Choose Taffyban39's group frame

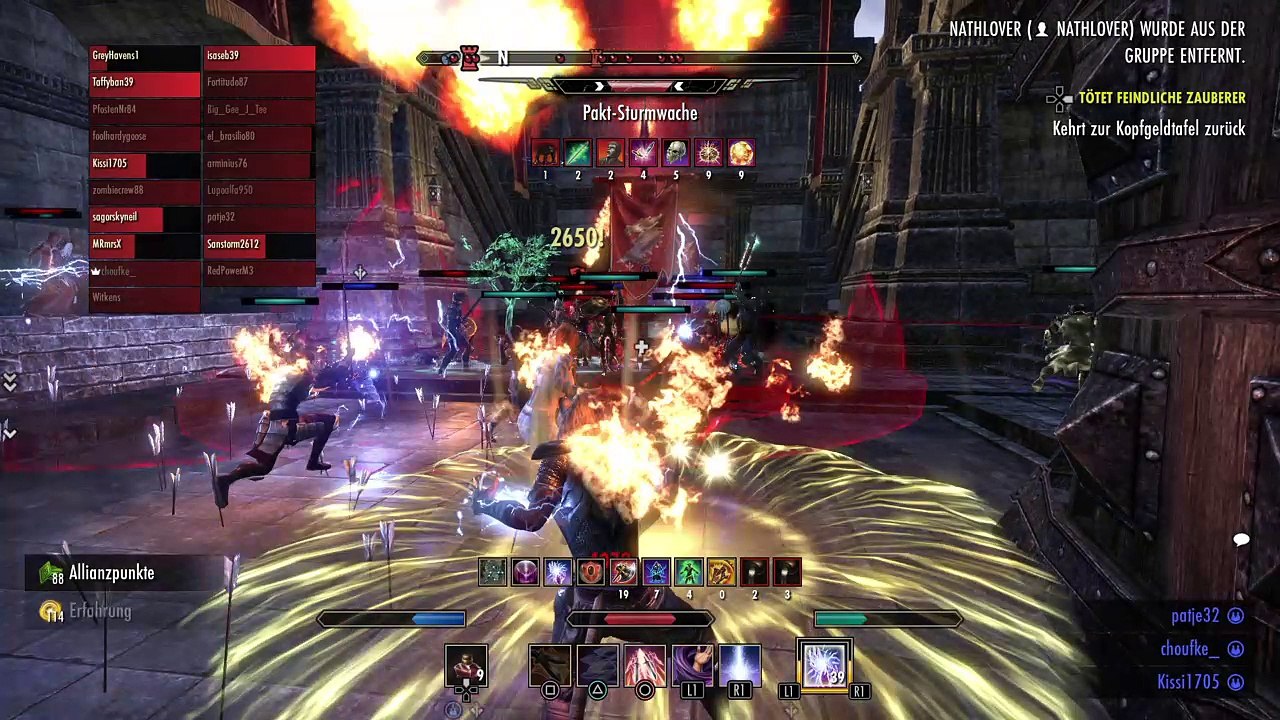point(145,83)
